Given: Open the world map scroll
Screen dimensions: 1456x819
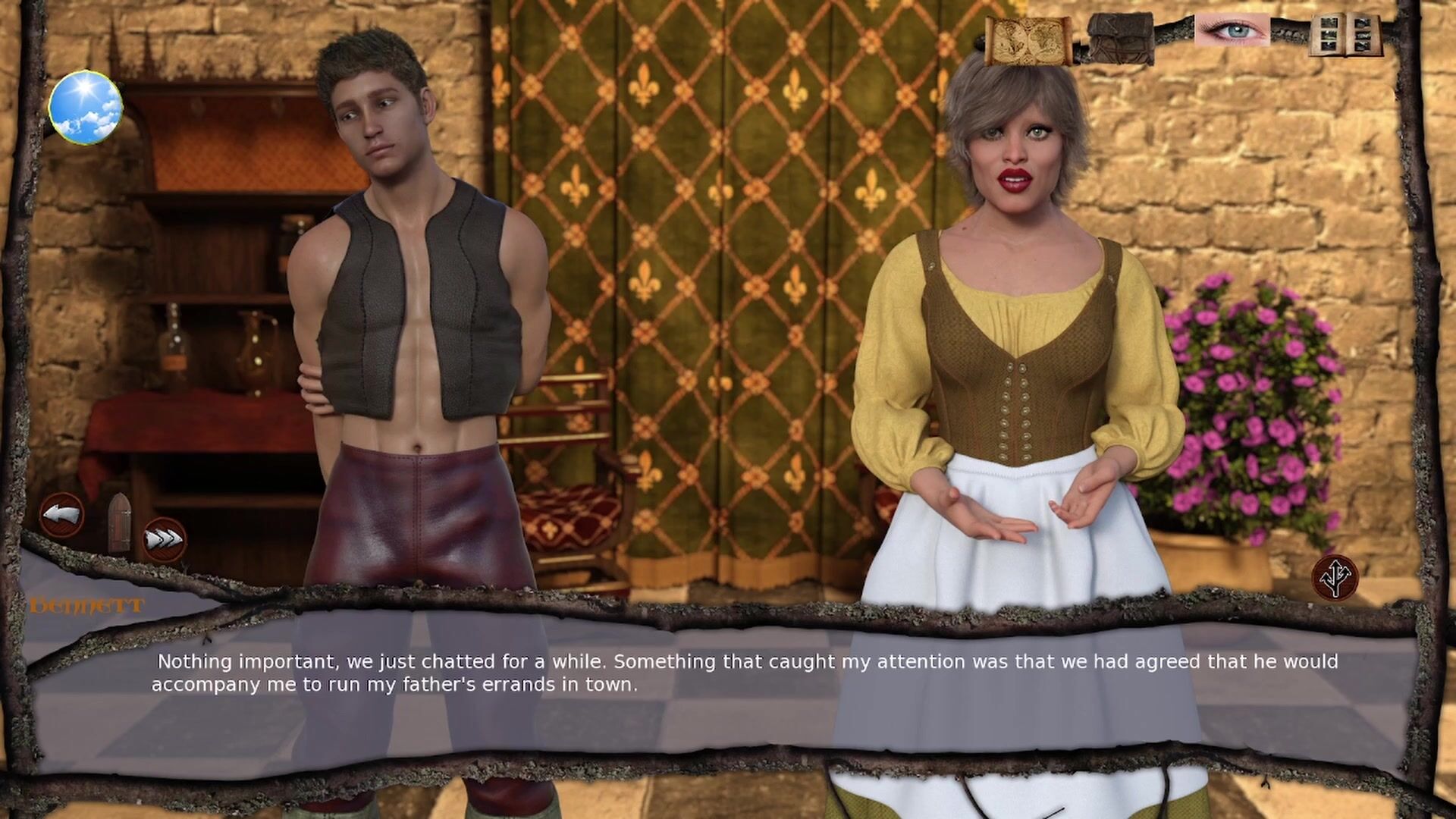Looking at the screenshot, I should coord(1028,39).
